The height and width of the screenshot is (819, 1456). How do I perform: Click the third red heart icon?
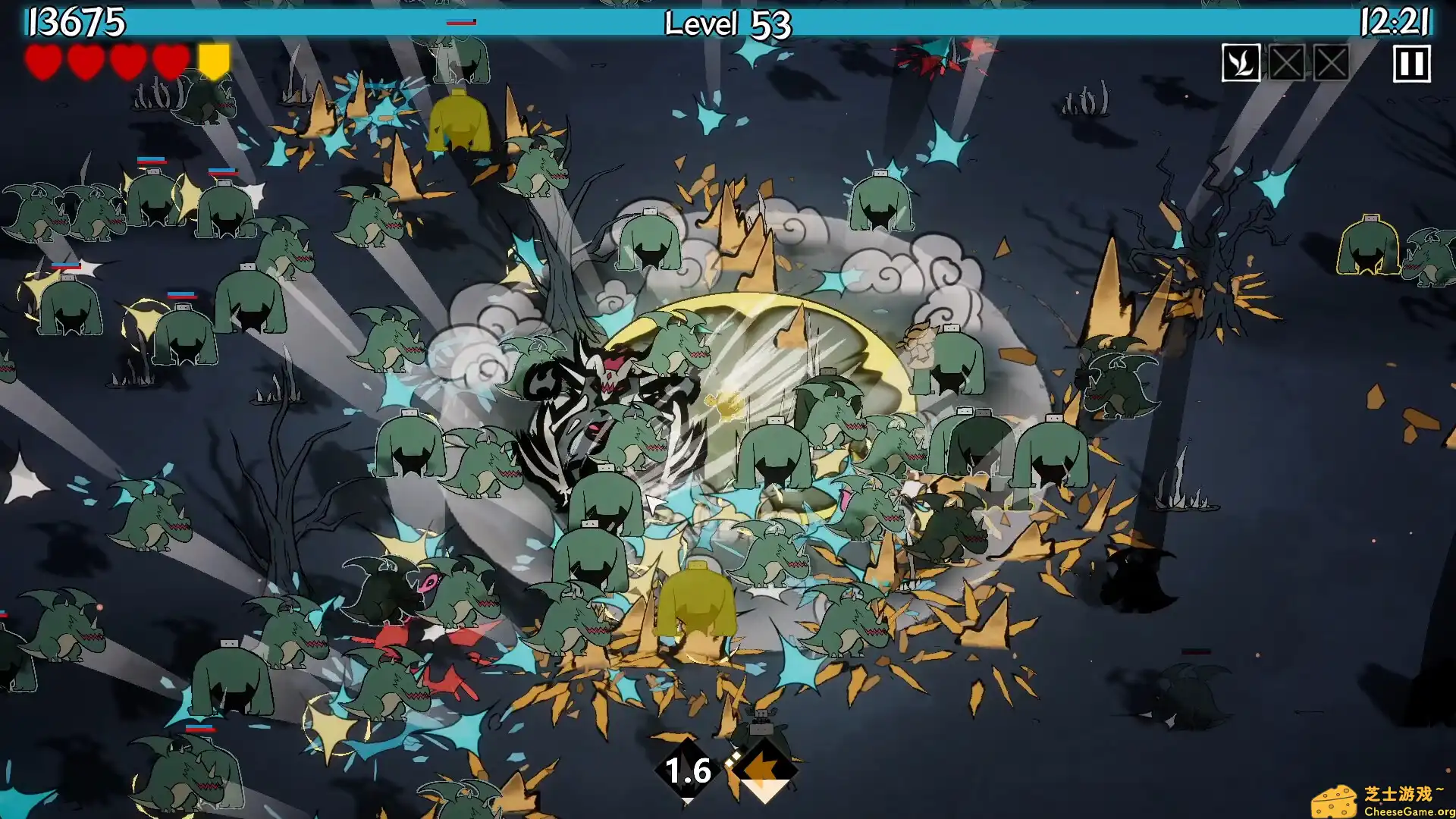point(127,61)
